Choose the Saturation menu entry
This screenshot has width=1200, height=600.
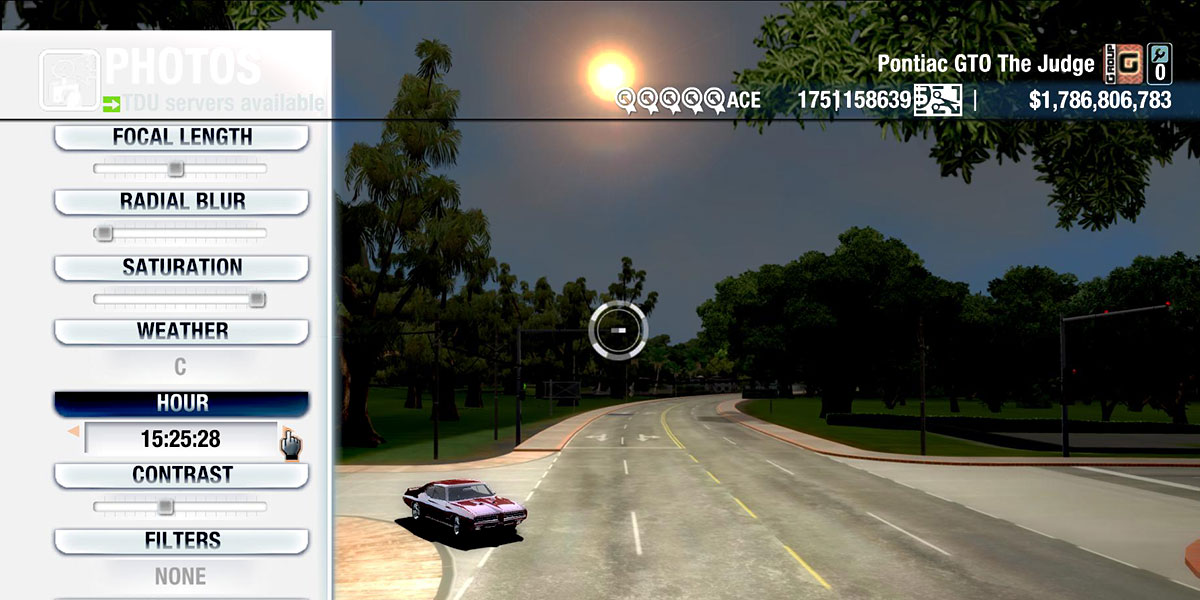(x=181, y=267)
